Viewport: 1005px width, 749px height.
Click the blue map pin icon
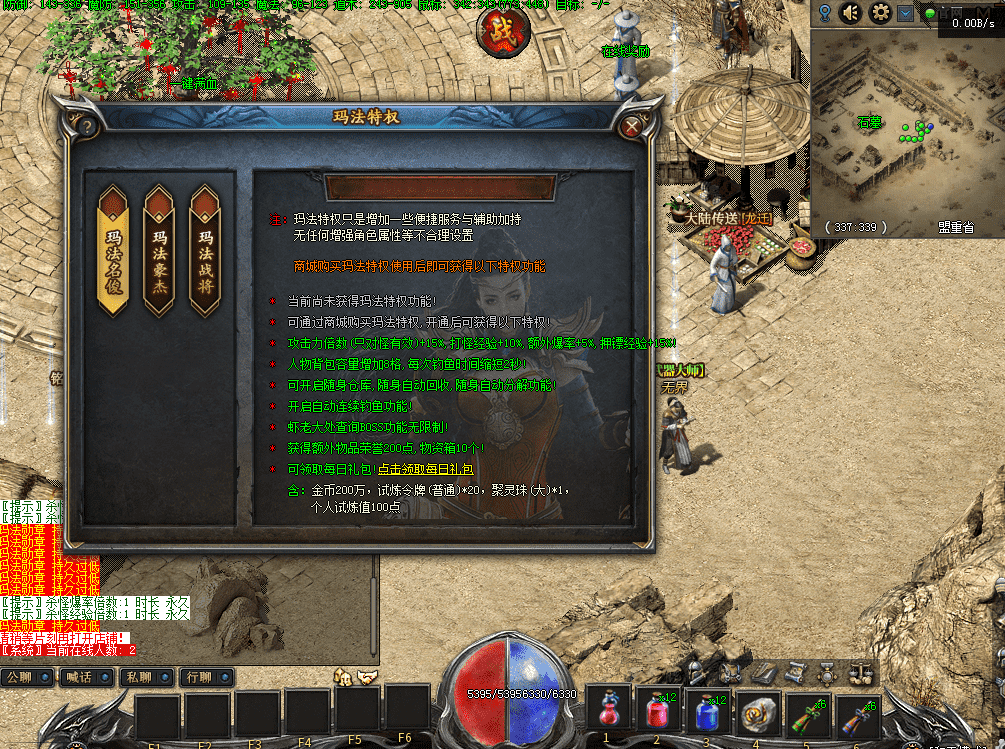(825, 13)
